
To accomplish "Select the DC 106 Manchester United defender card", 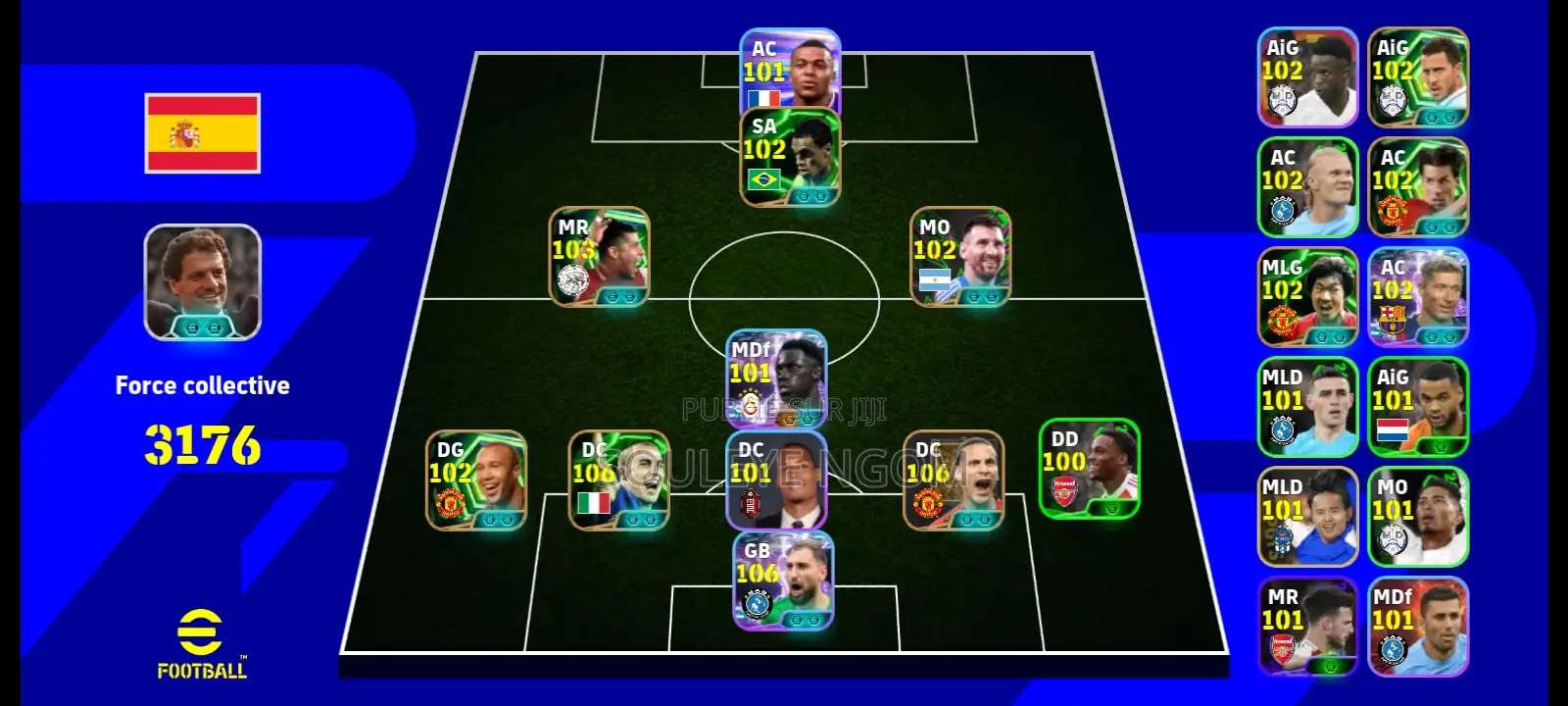I will [x=953, y=480].
